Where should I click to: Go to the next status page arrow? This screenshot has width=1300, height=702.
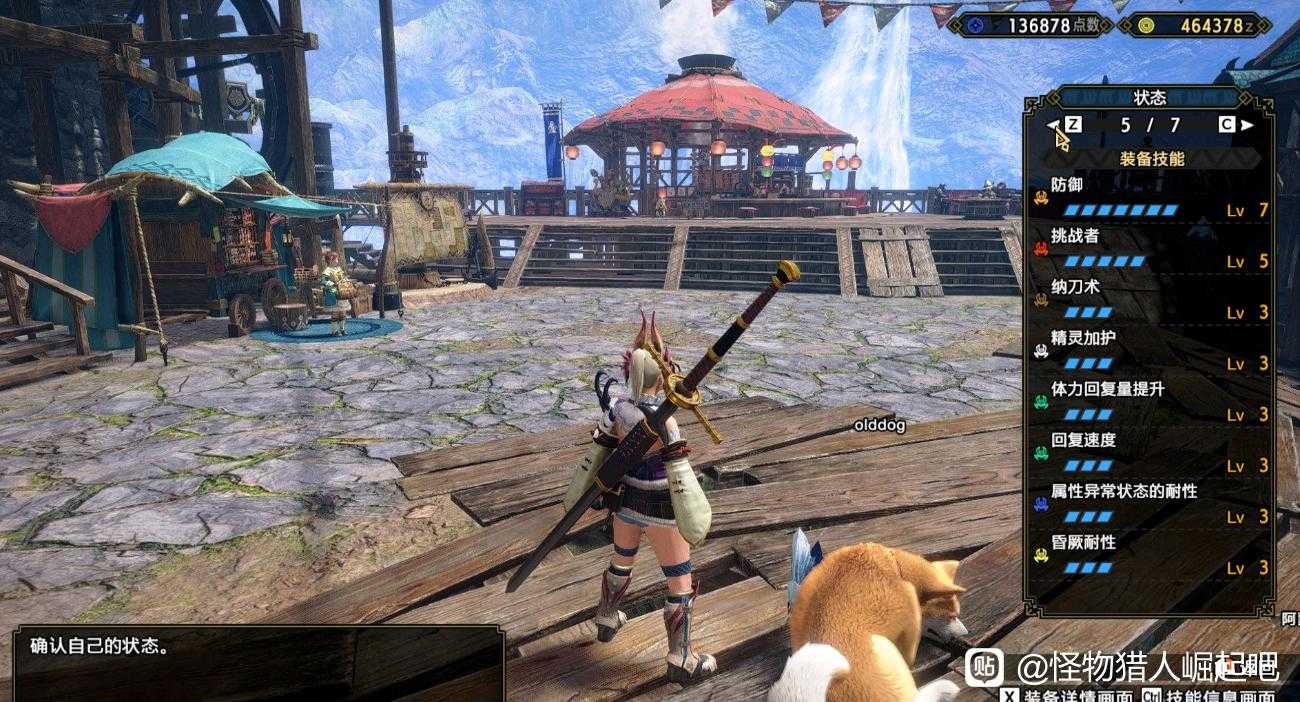click(1246, 125)
